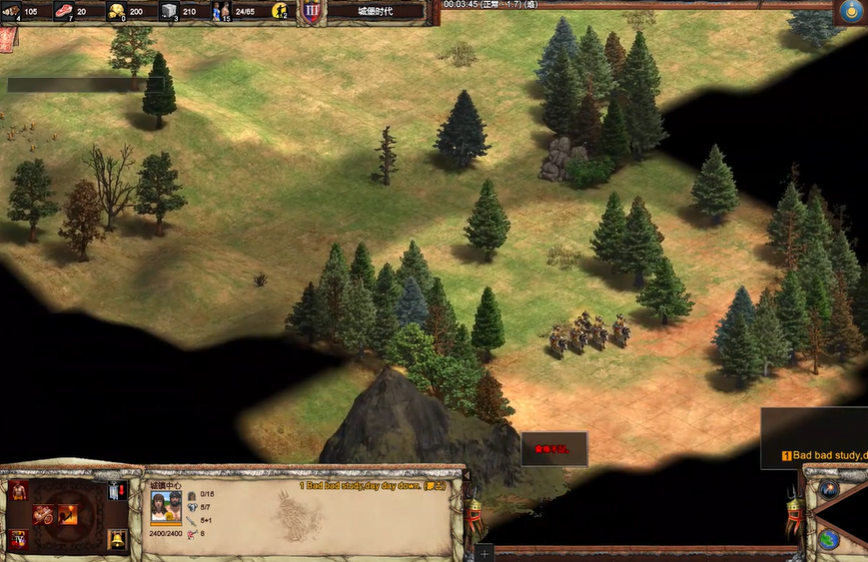Research the Wheelbarrow upgrade icon
Viewport: 868px width, 562px height.
click(x=44, y=515)
